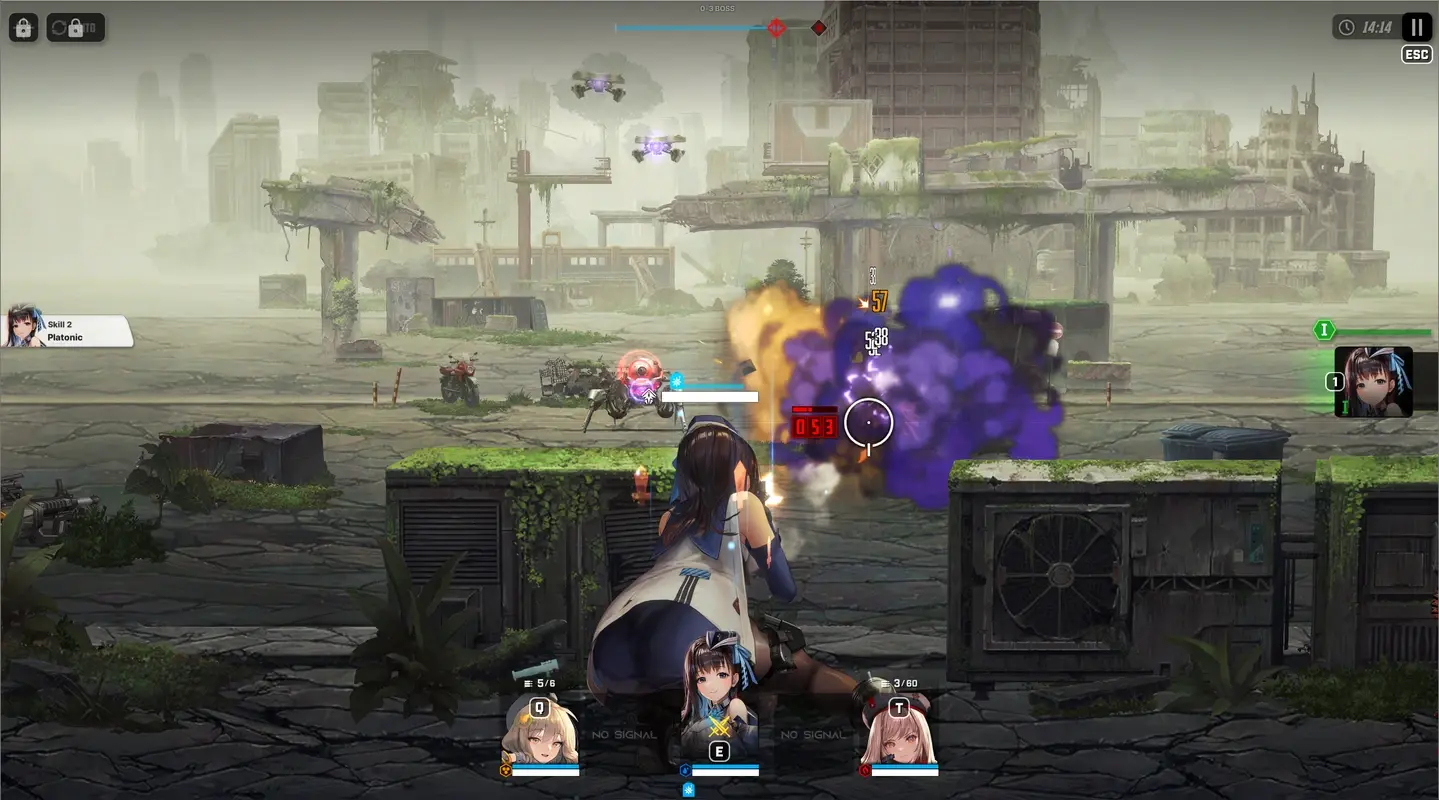Select the red element emblem next to T character's bar
The width and height of the screenshot is (1439, 800).
[x=864, y=769]
